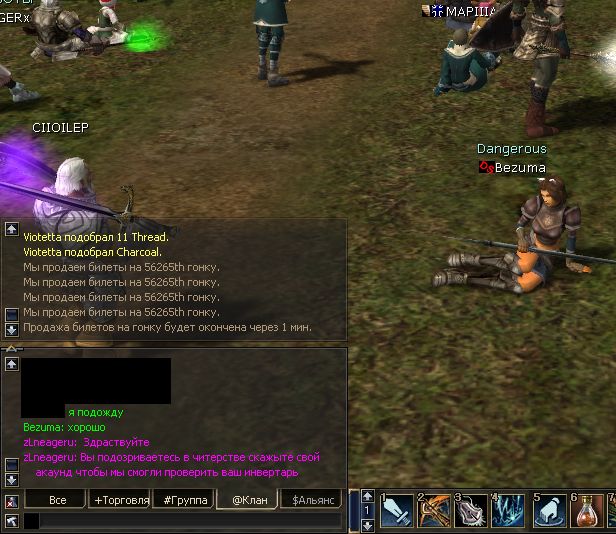The height and width of the screenshot is (534, 616).
Task: Switch to the Все chat tab
Action: (x=58, y=499)
